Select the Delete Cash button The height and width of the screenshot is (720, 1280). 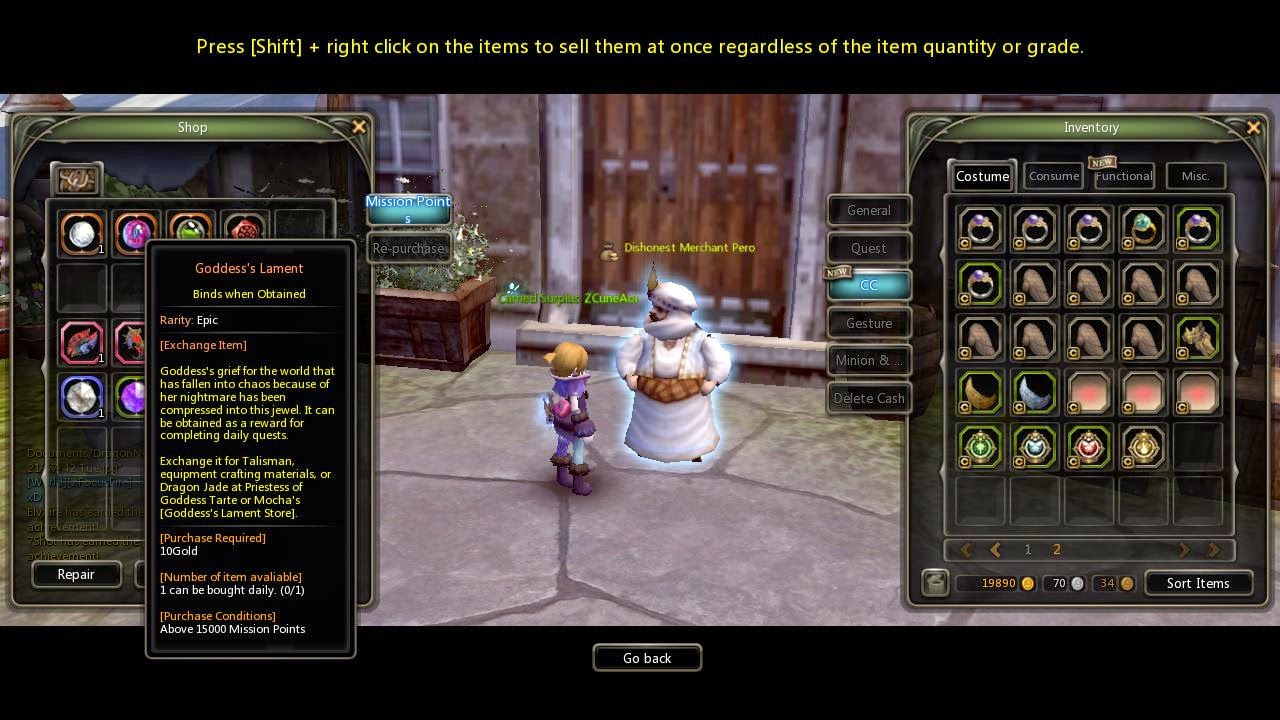[x=868, y=398]
